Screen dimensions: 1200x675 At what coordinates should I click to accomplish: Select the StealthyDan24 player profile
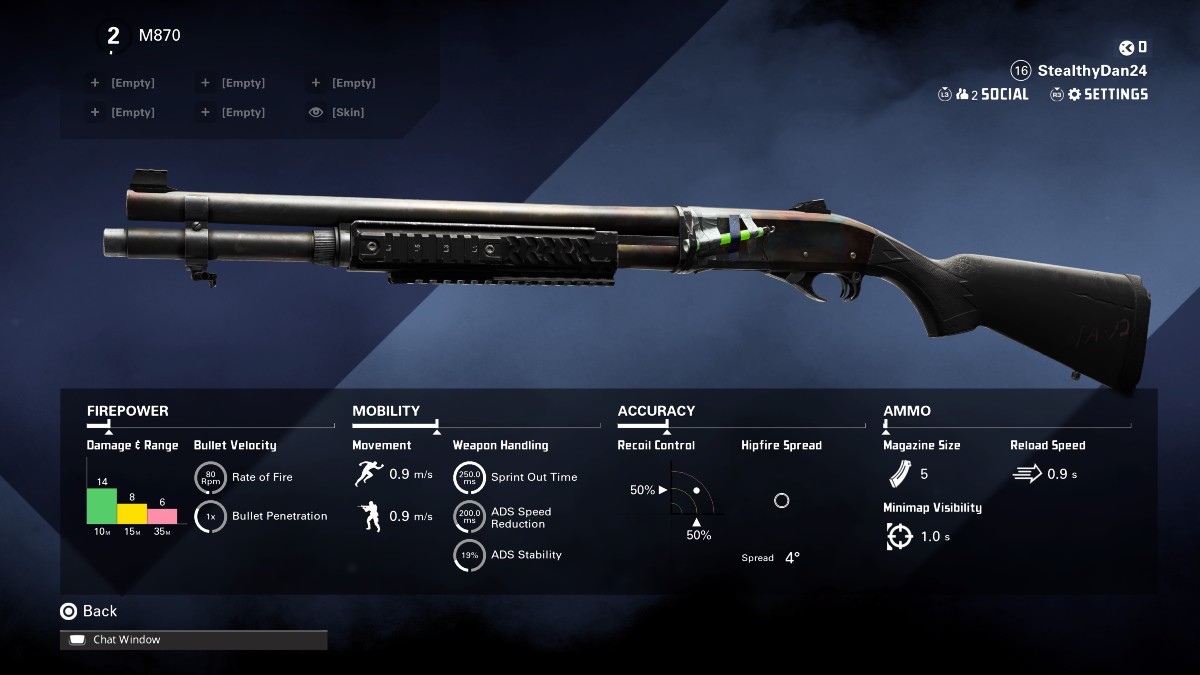click(1092, 70)
